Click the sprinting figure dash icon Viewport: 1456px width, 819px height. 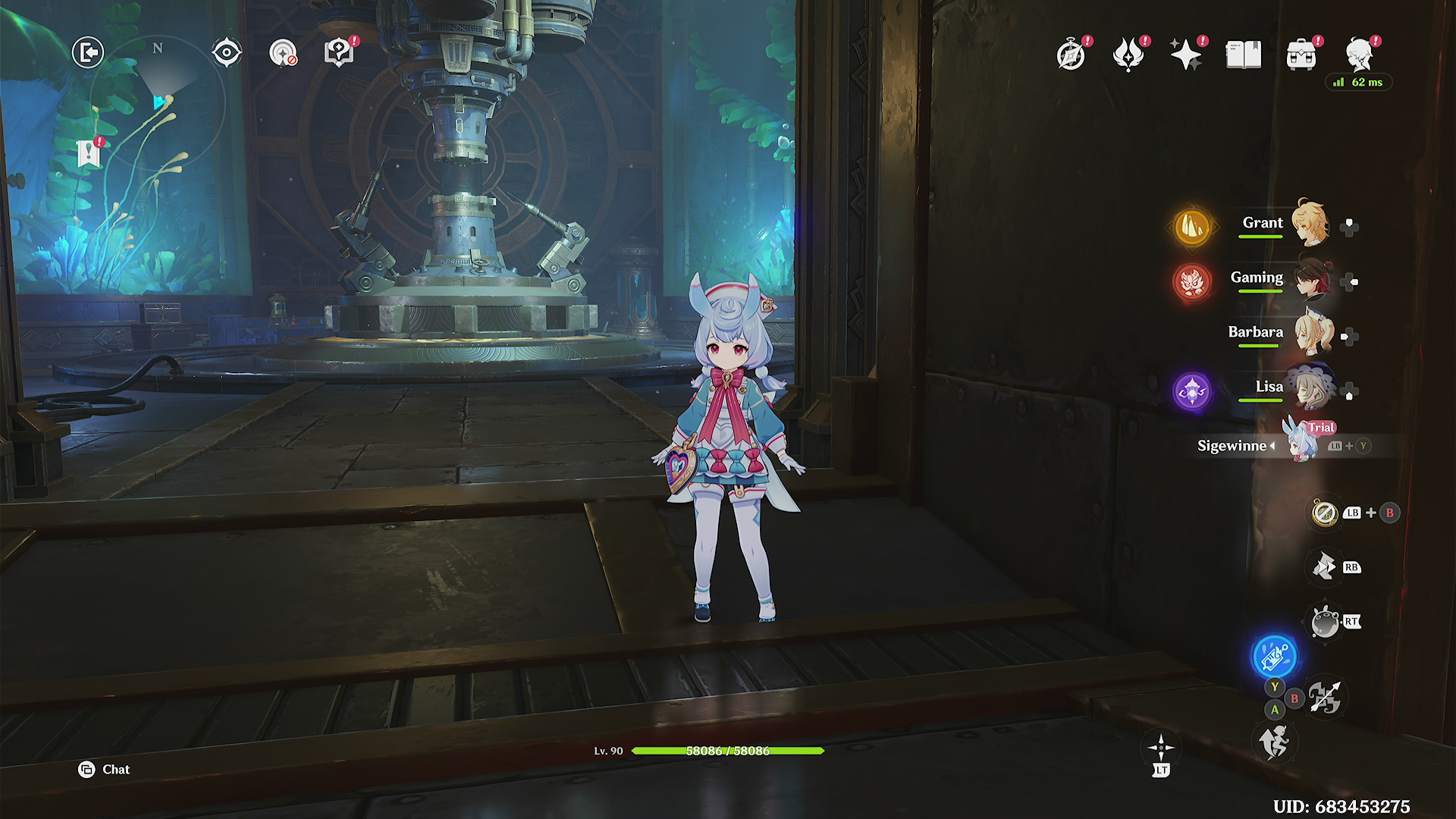(1274, 742)
